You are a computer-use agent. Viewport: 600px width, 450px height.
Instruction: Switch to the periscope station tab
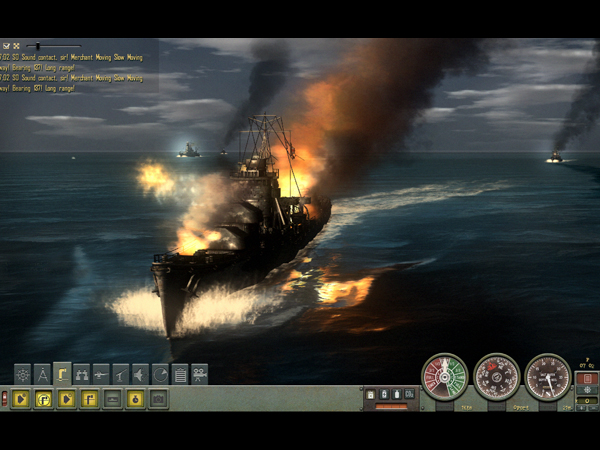[x=62, y=374]
